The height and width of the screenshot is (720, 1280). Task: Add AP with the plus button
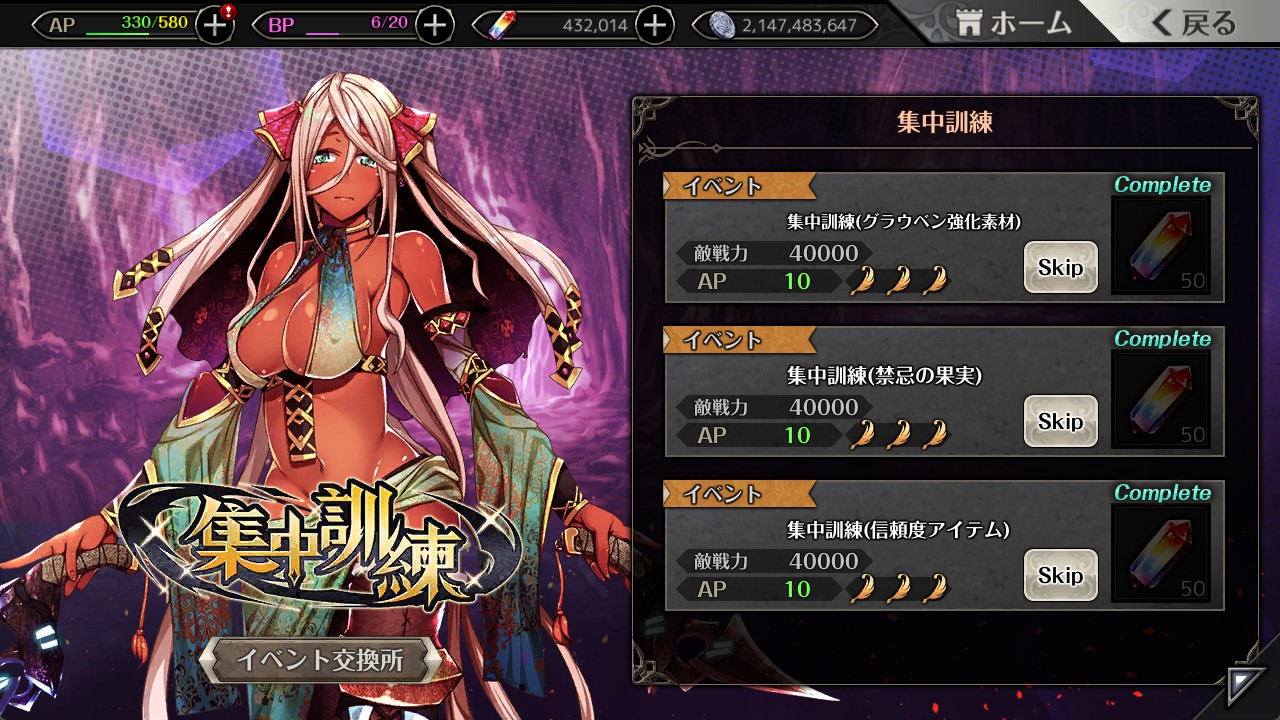point(214,25)
